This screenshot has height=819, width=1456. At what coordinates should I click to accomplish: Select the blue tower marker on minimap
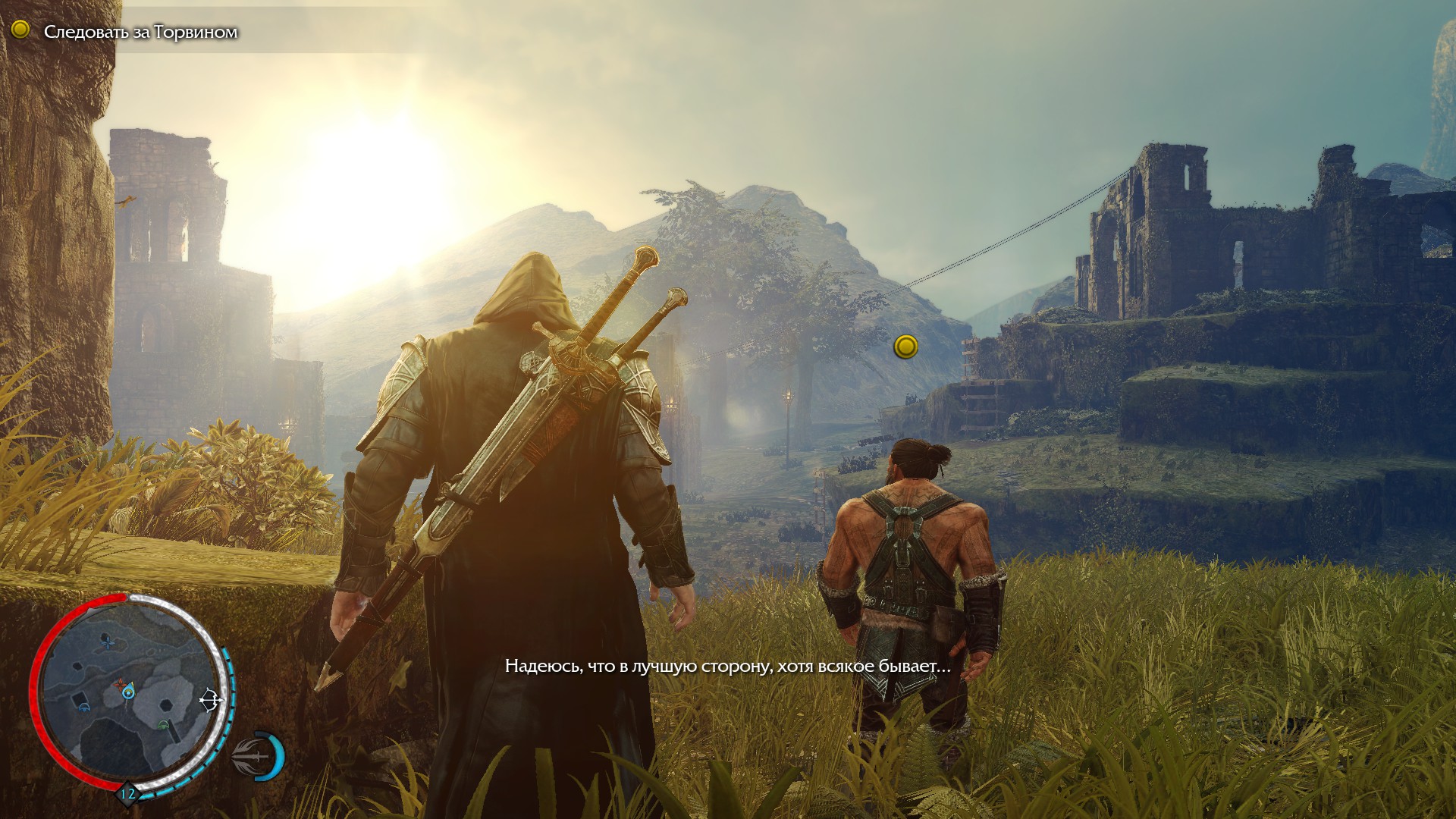[x=83, y=707]
